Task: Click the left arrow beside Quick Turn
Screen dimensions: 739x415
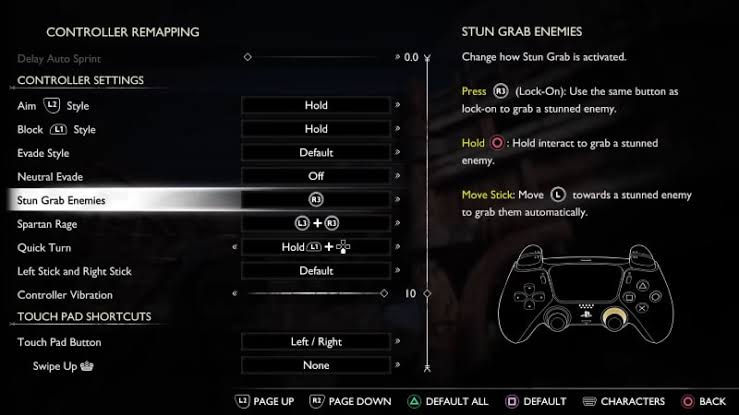Action: [235, 247]
